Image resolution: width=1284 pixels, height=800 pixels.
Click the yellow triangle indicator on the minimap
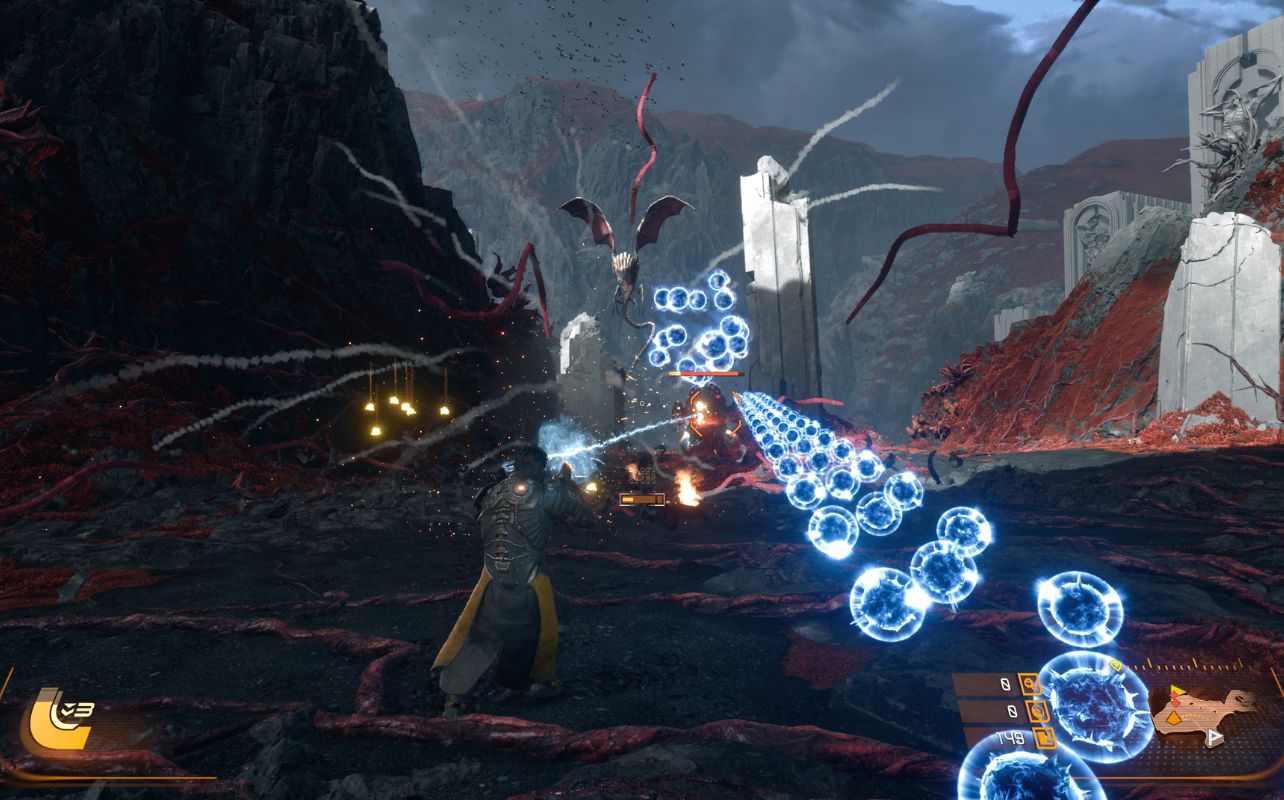click(1177, 689)
